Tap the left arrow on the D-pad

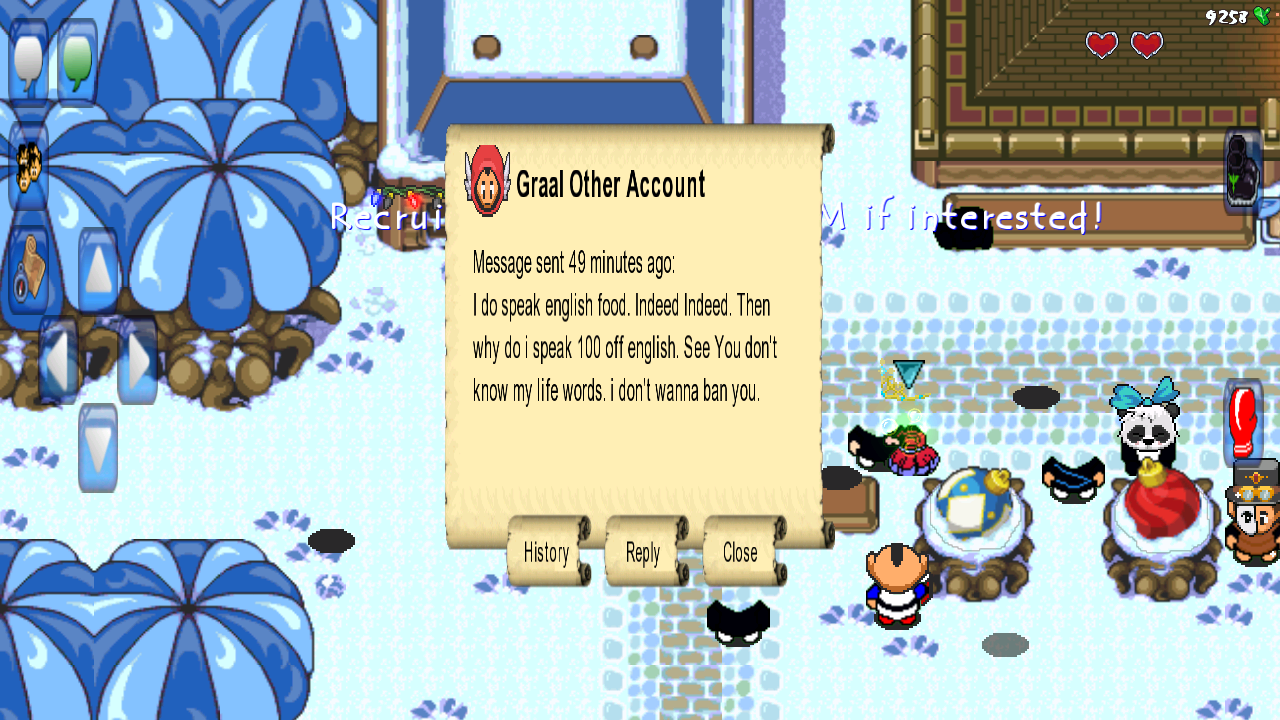(58, 359)
